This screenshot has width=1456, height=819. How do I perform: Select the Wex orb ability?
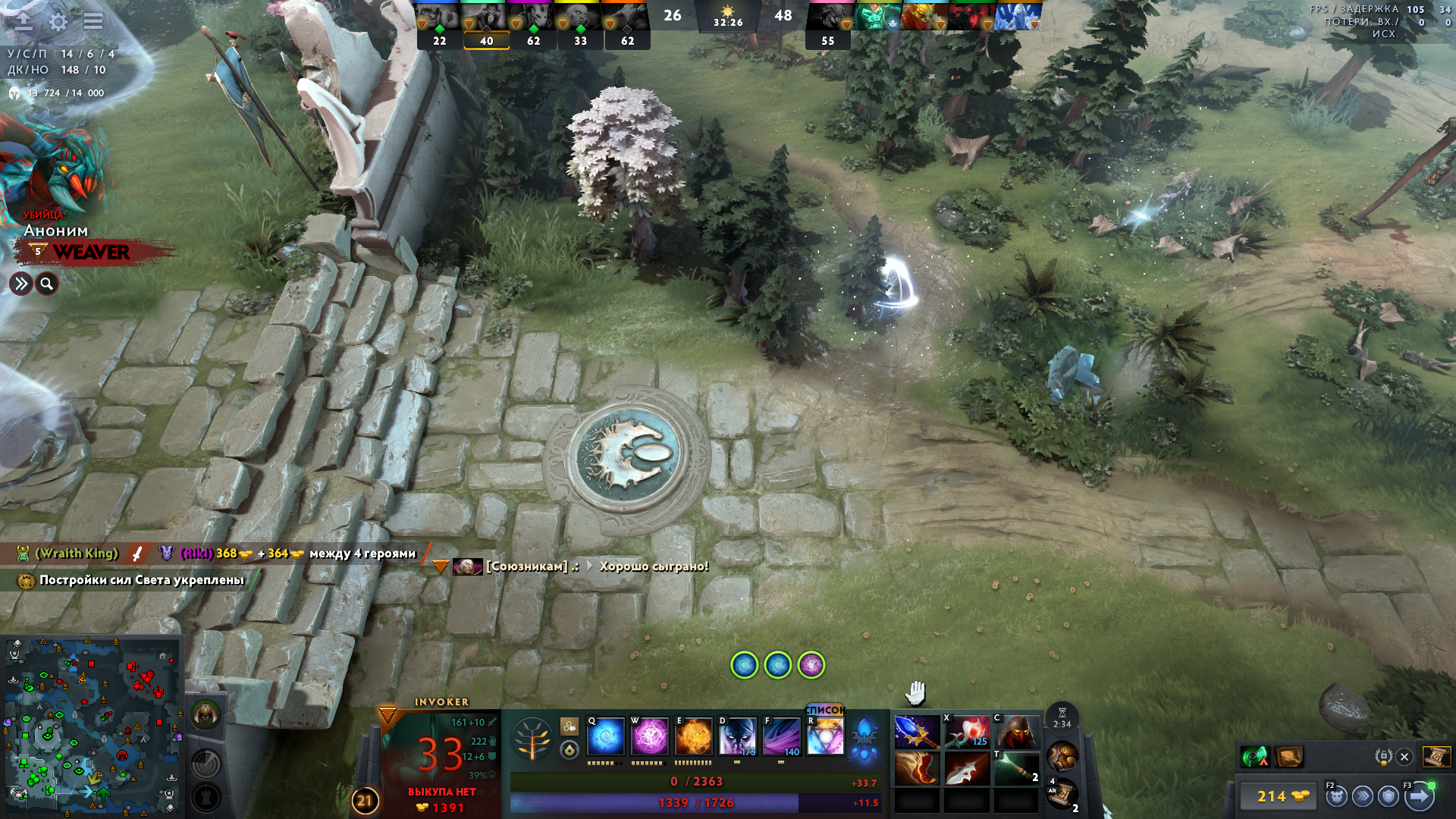pos(650,737)
